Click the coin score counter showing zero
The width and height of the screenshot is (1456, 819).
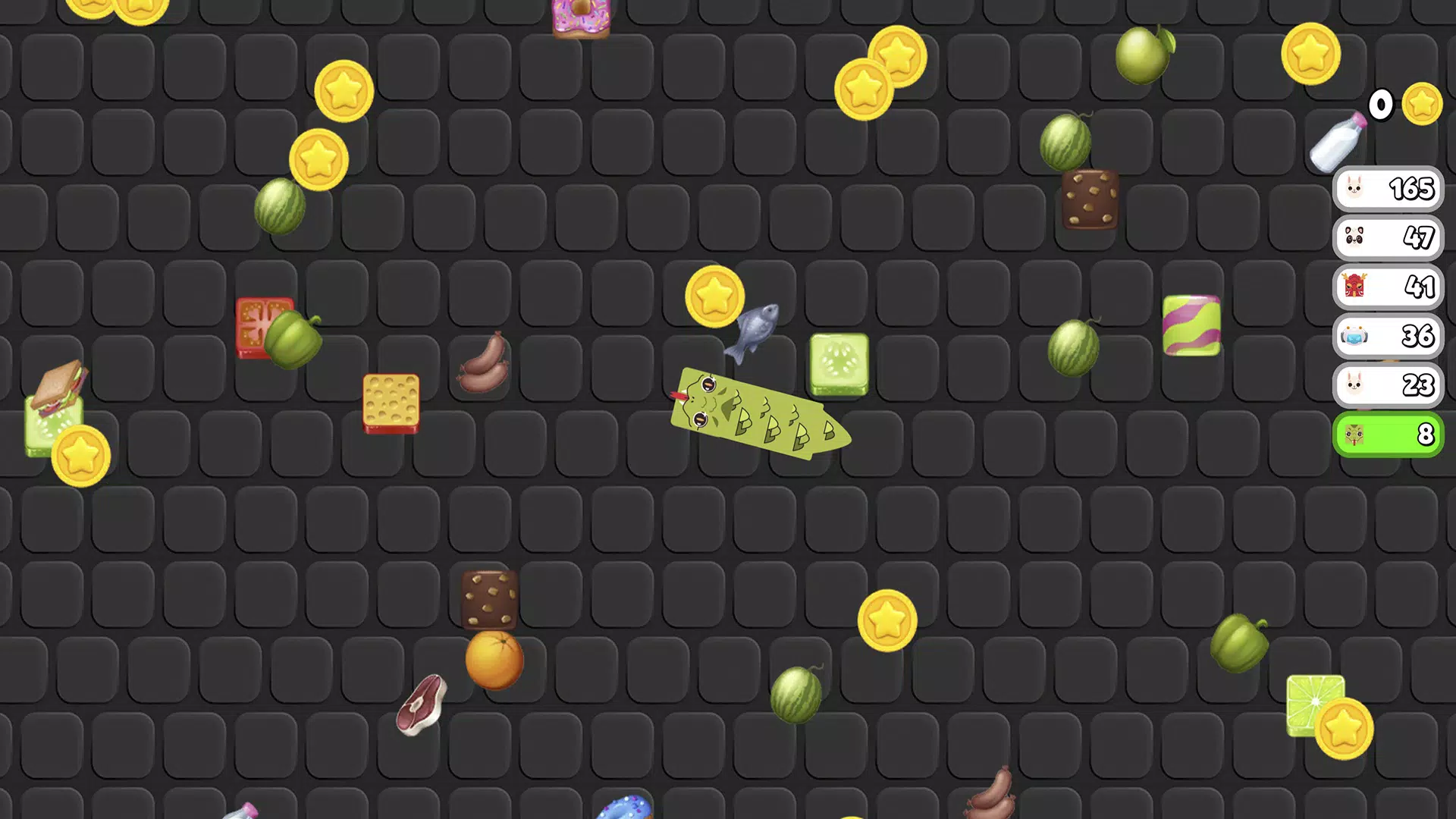(x=1381, y=105)
